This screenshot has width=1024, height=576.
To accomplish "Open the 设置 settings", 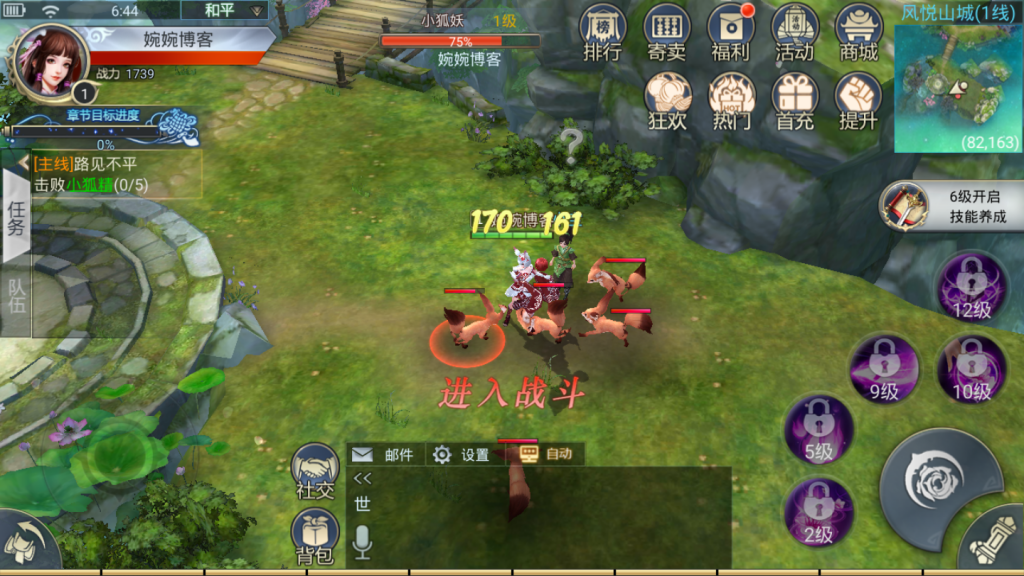I will pyautogui.click(x=462, y=455).
